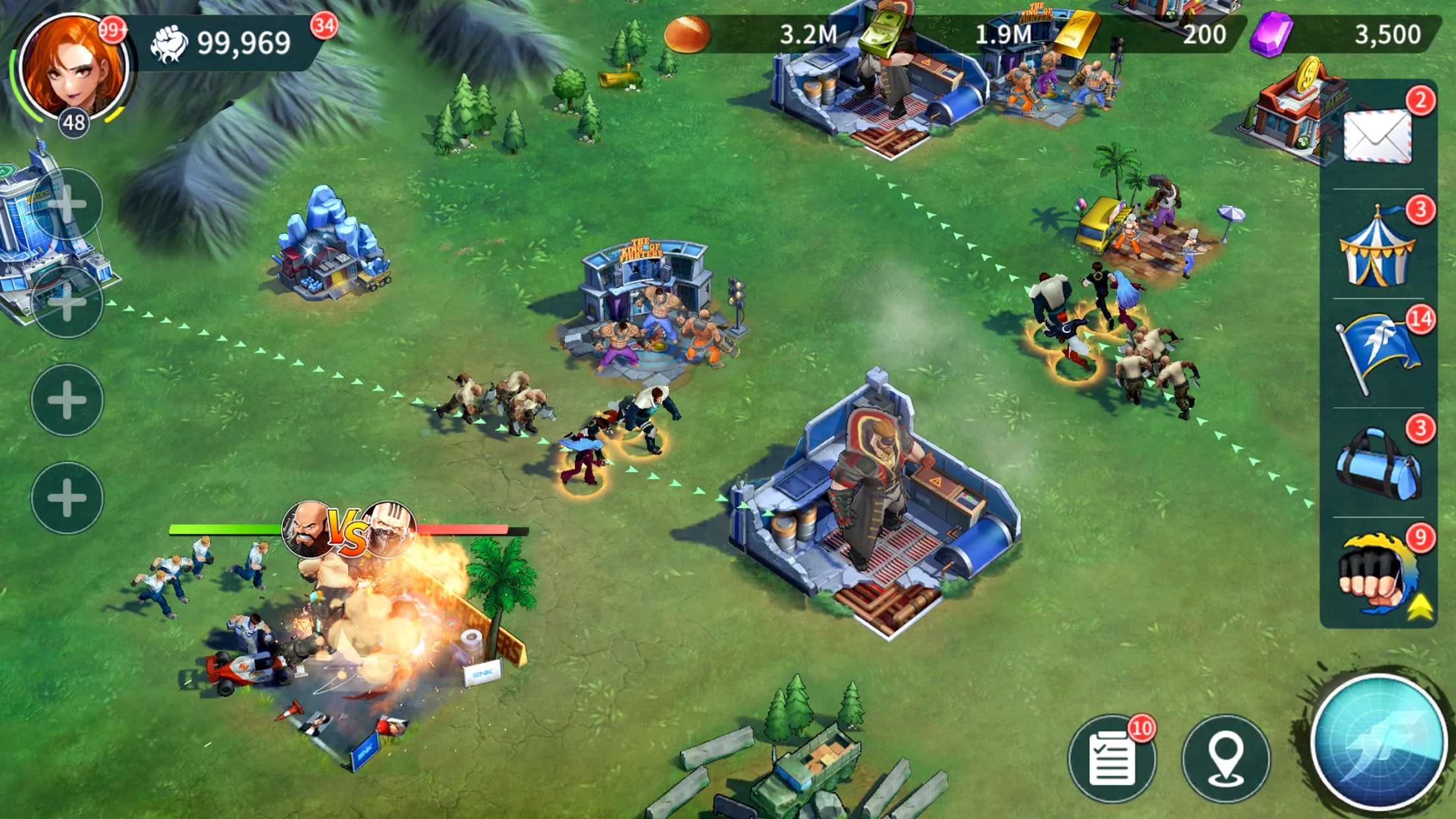
Task: Open the blue duffel bag inventory
Action: tap(1377, 464)
